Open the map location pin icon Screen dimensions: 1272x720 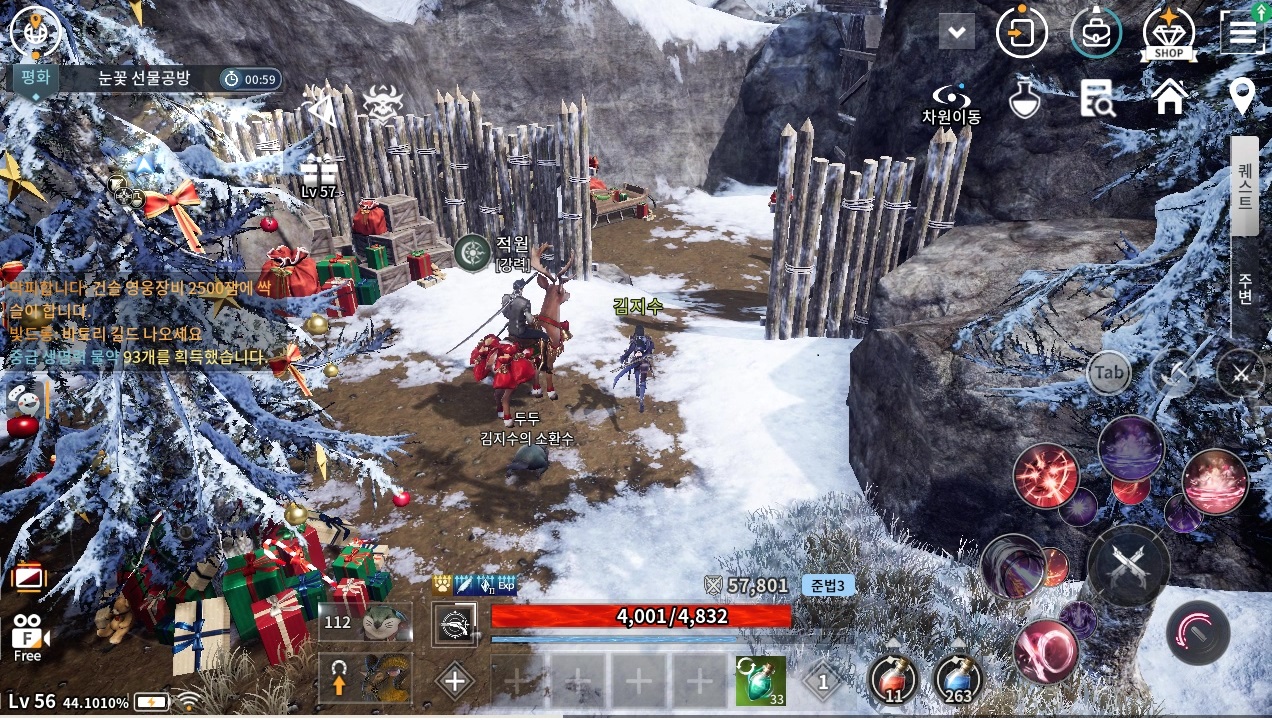pos(1242,97)
